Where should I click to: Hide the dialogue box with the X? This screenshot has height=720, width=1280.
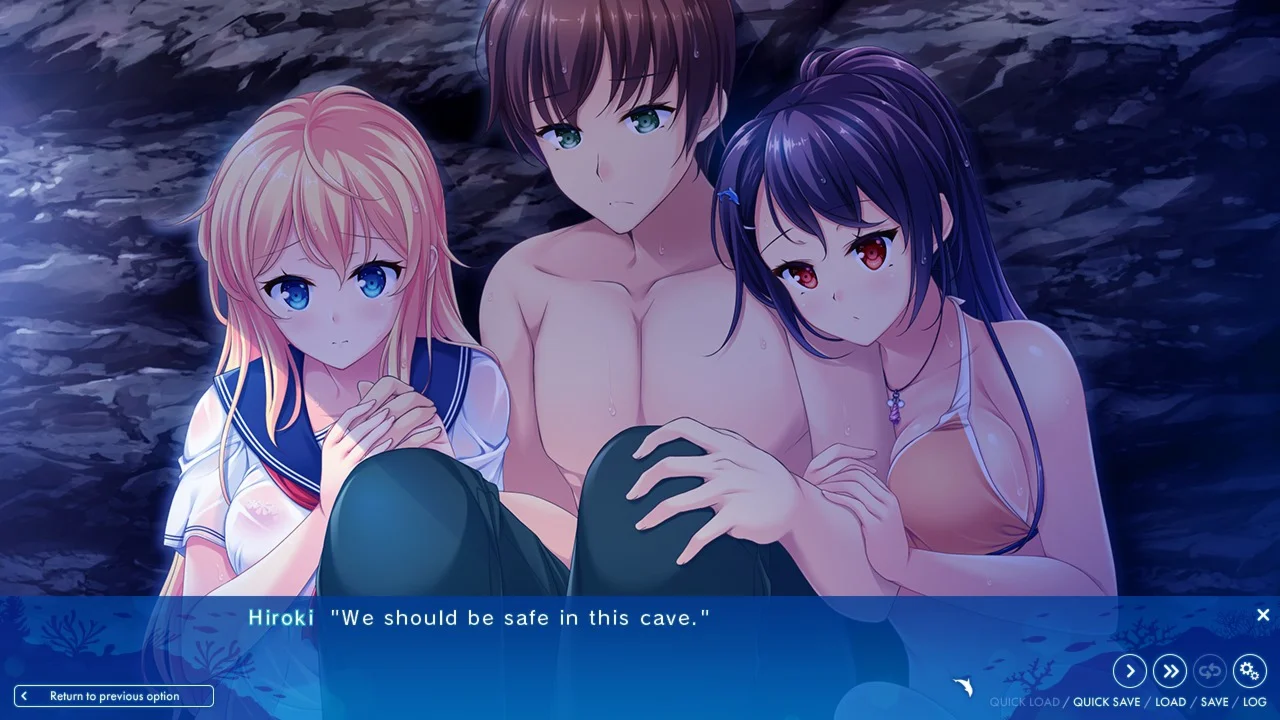[x=1263, y=615]
